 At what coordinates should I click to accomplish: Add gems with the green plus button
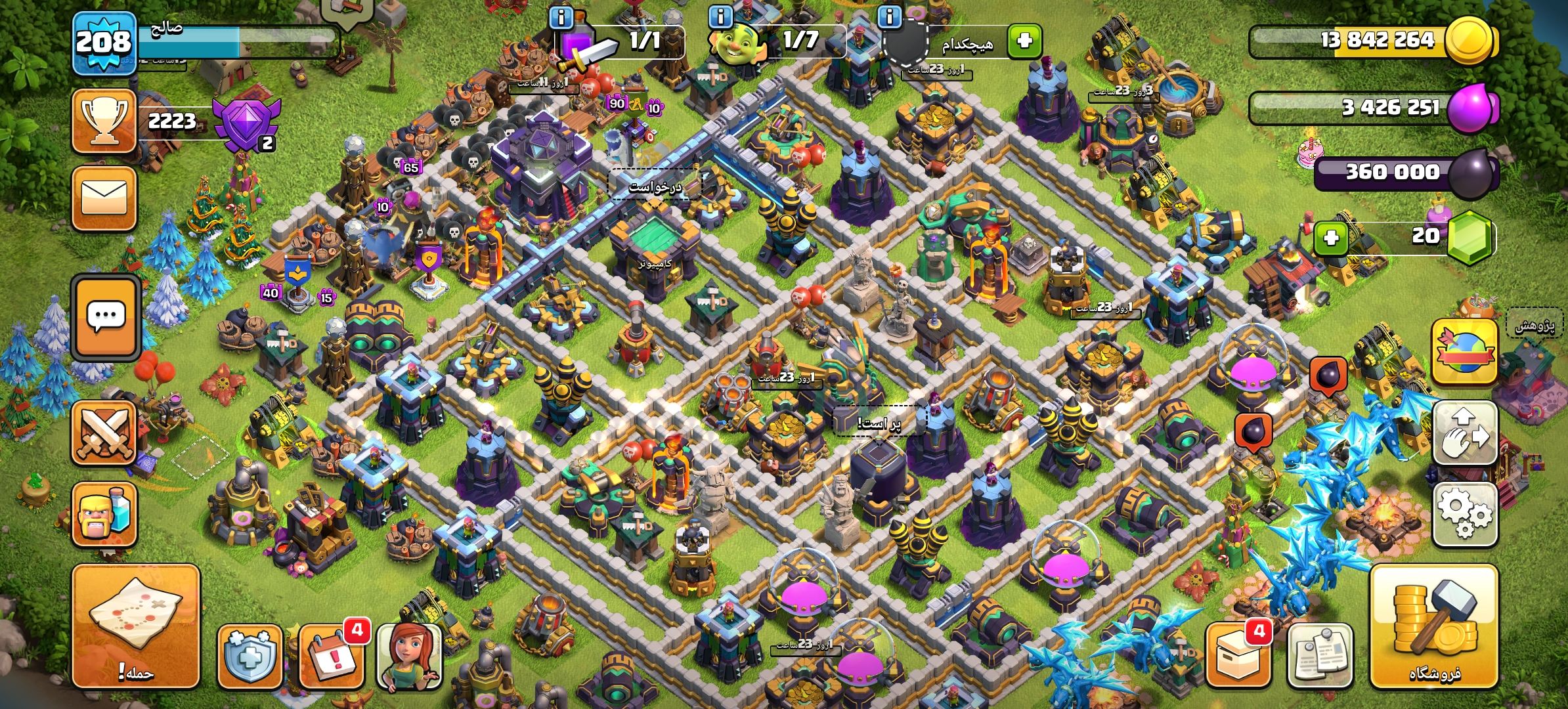(x=1331, y=238)
